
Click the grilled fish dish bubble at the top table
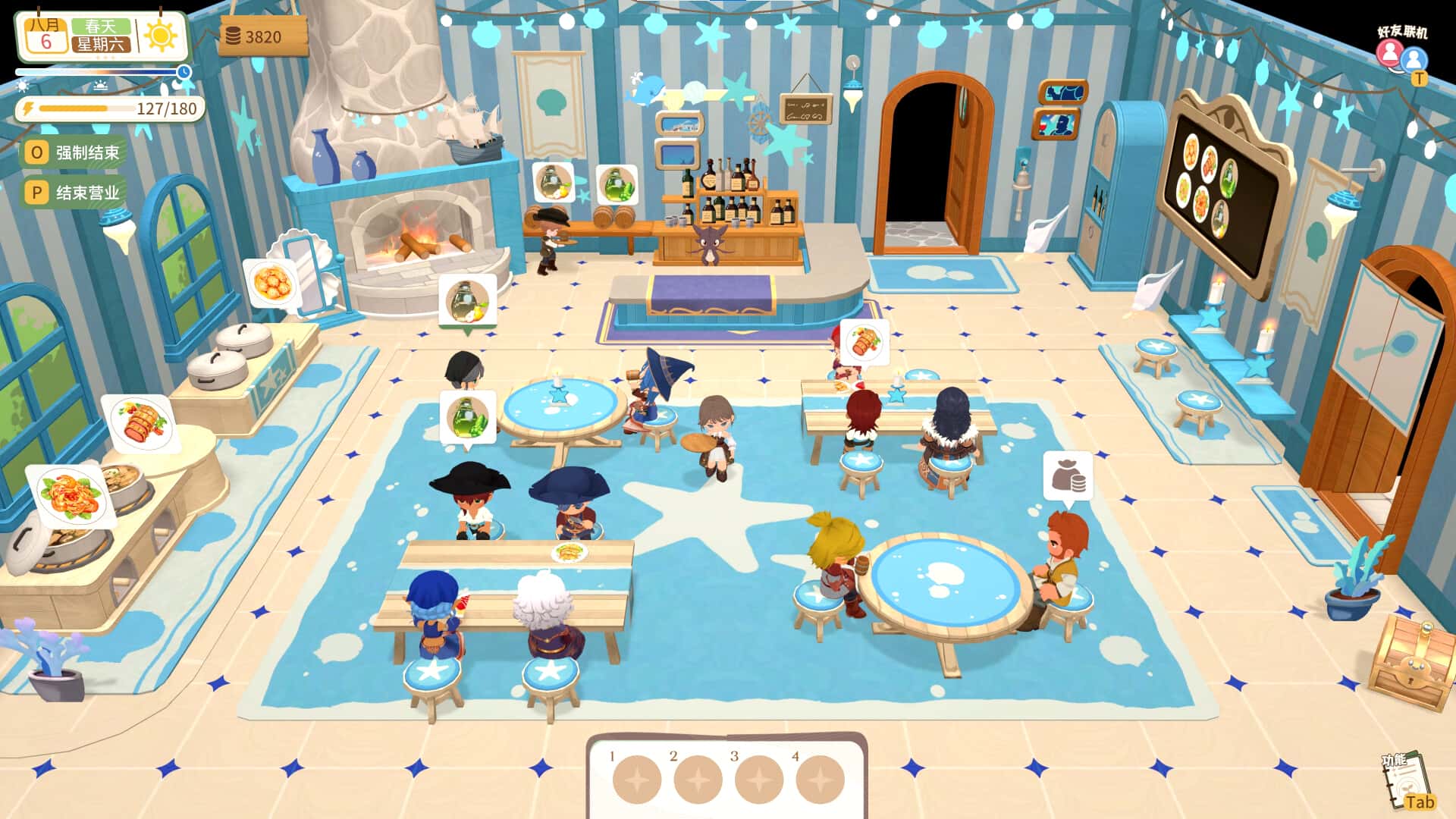tap(864, 341)
